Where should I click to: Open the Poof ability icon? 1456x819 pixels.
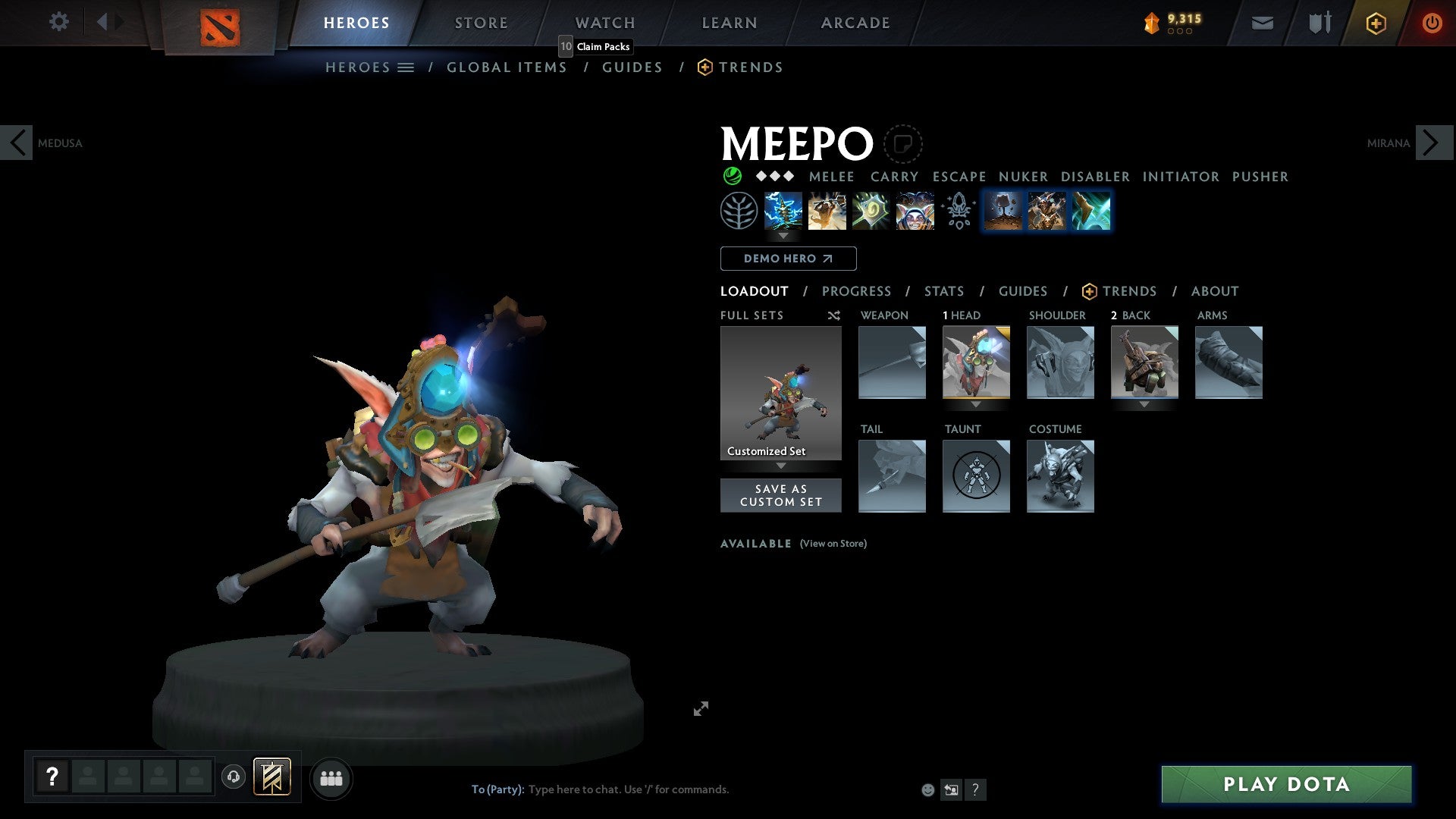point(827,211)
